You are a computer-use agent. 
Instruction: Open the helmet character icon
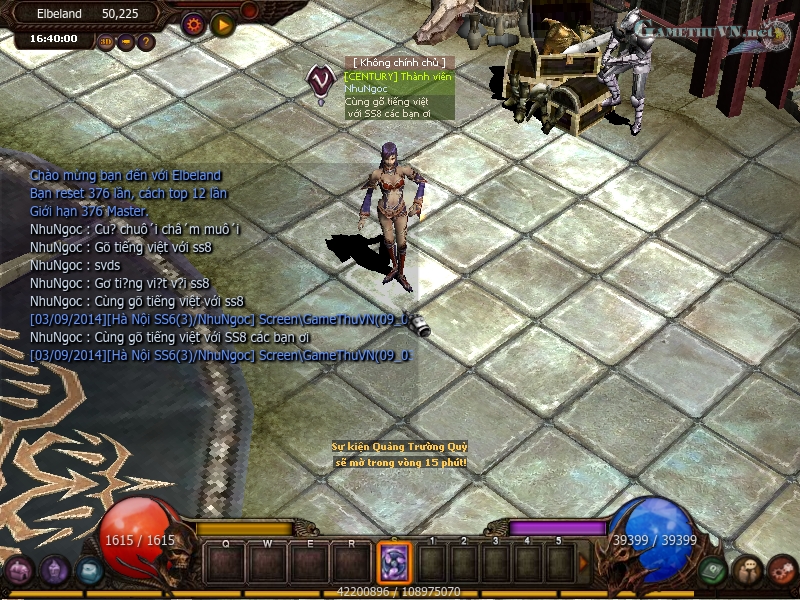(x=55, y=571)
